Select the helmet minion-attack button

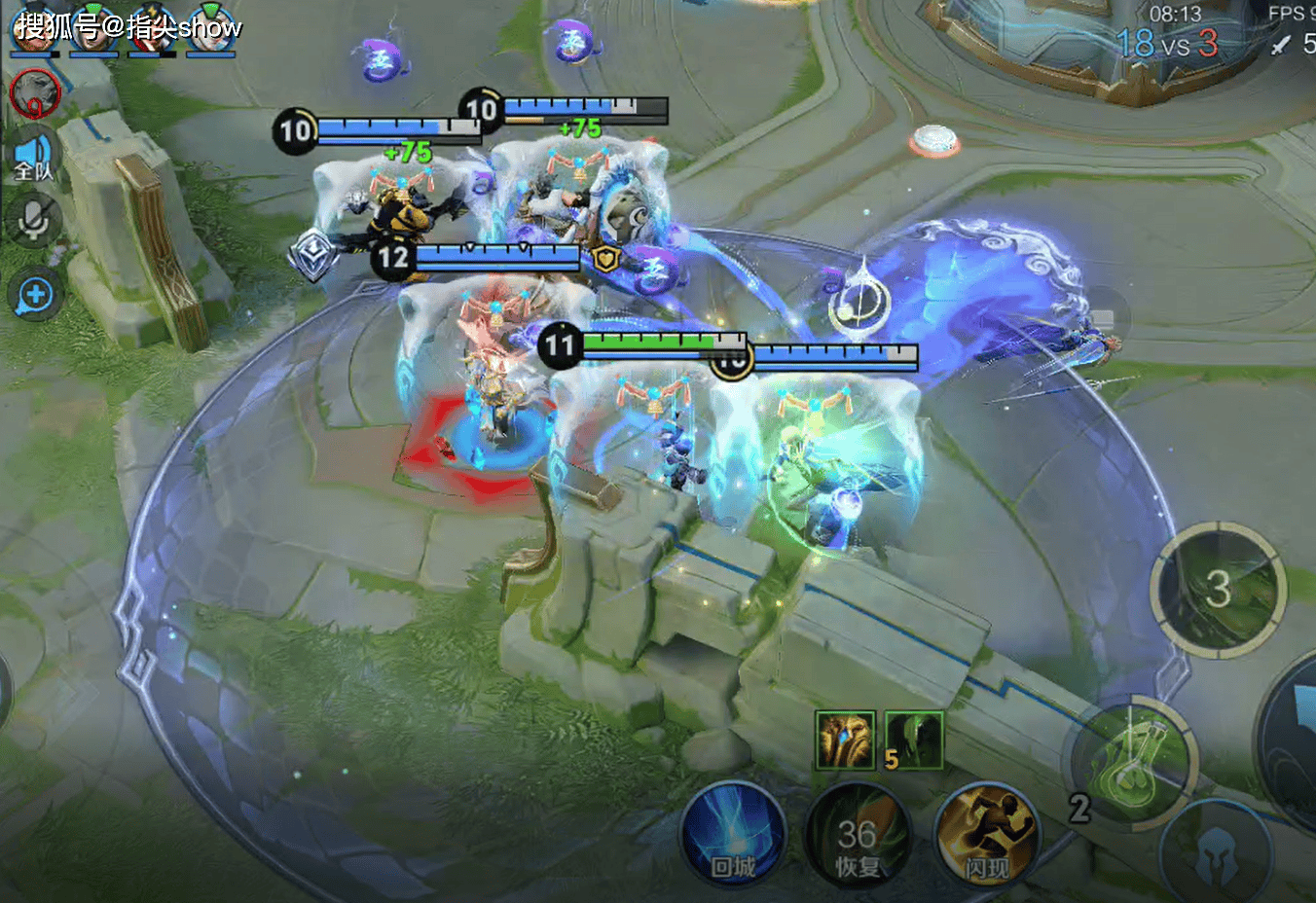[1217, 853]
